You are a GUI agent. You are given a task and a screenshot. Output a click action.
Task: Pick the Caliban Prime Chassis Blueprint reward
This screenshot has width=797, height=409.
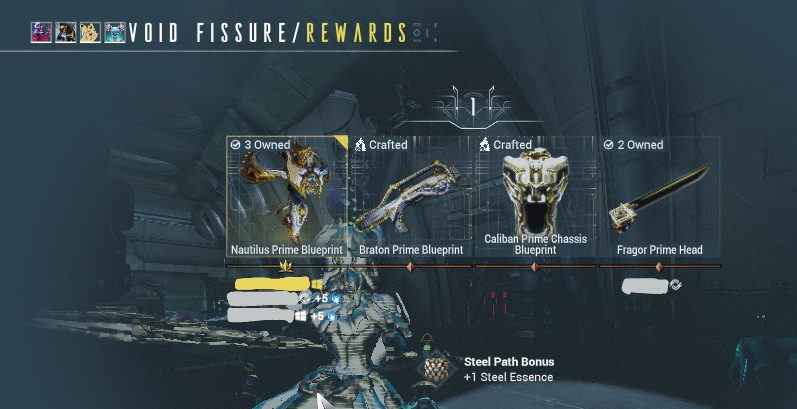(534, 198)
